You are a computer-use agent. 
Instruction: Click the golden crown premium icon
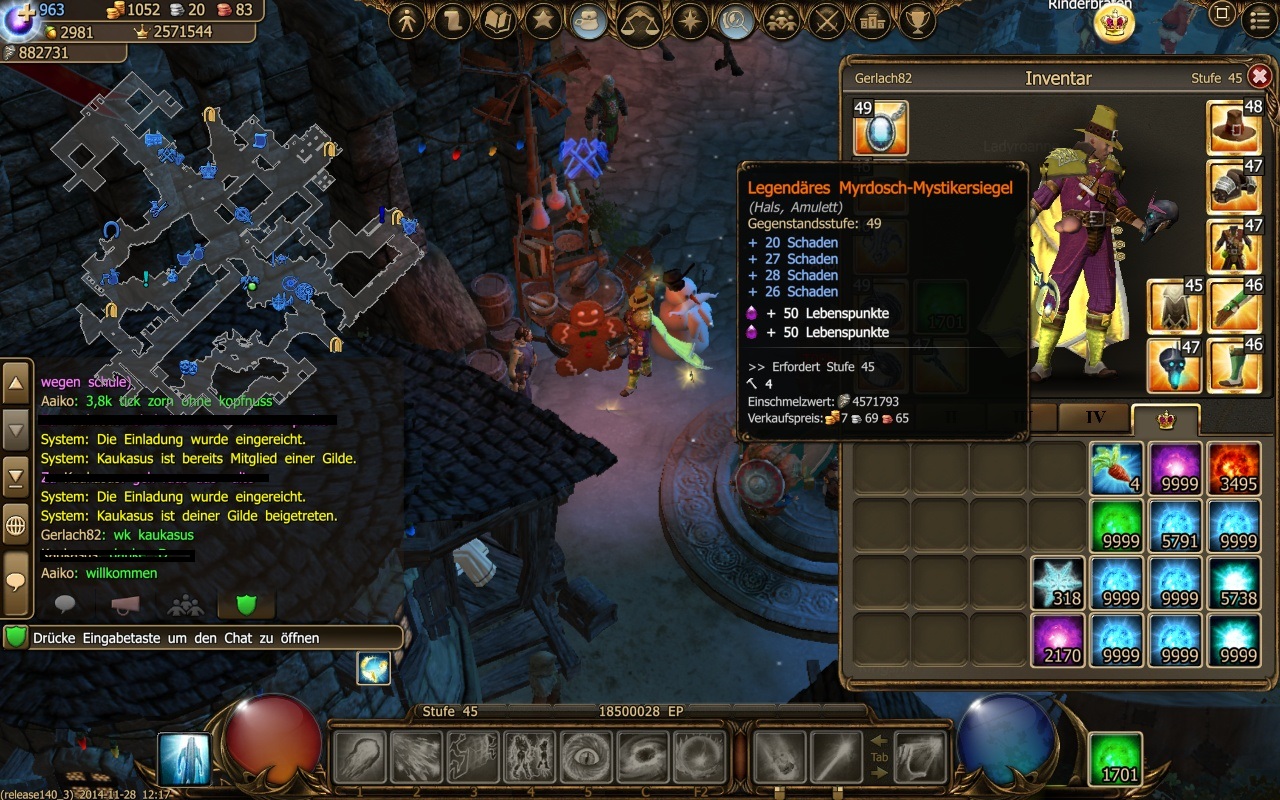coord(1114,24)
